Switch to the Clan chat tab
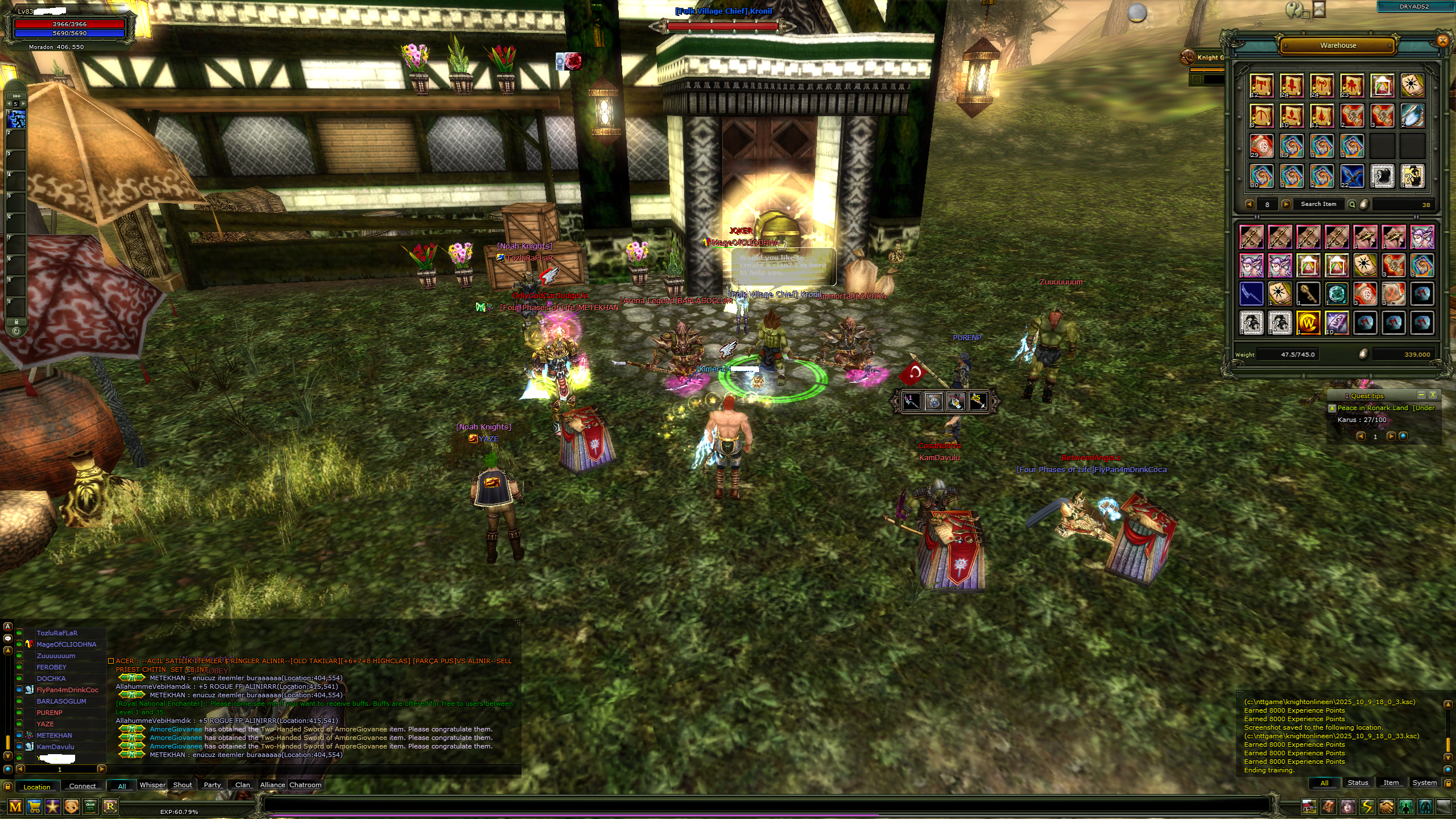The image size is (1456, 819). pos(242,785)
